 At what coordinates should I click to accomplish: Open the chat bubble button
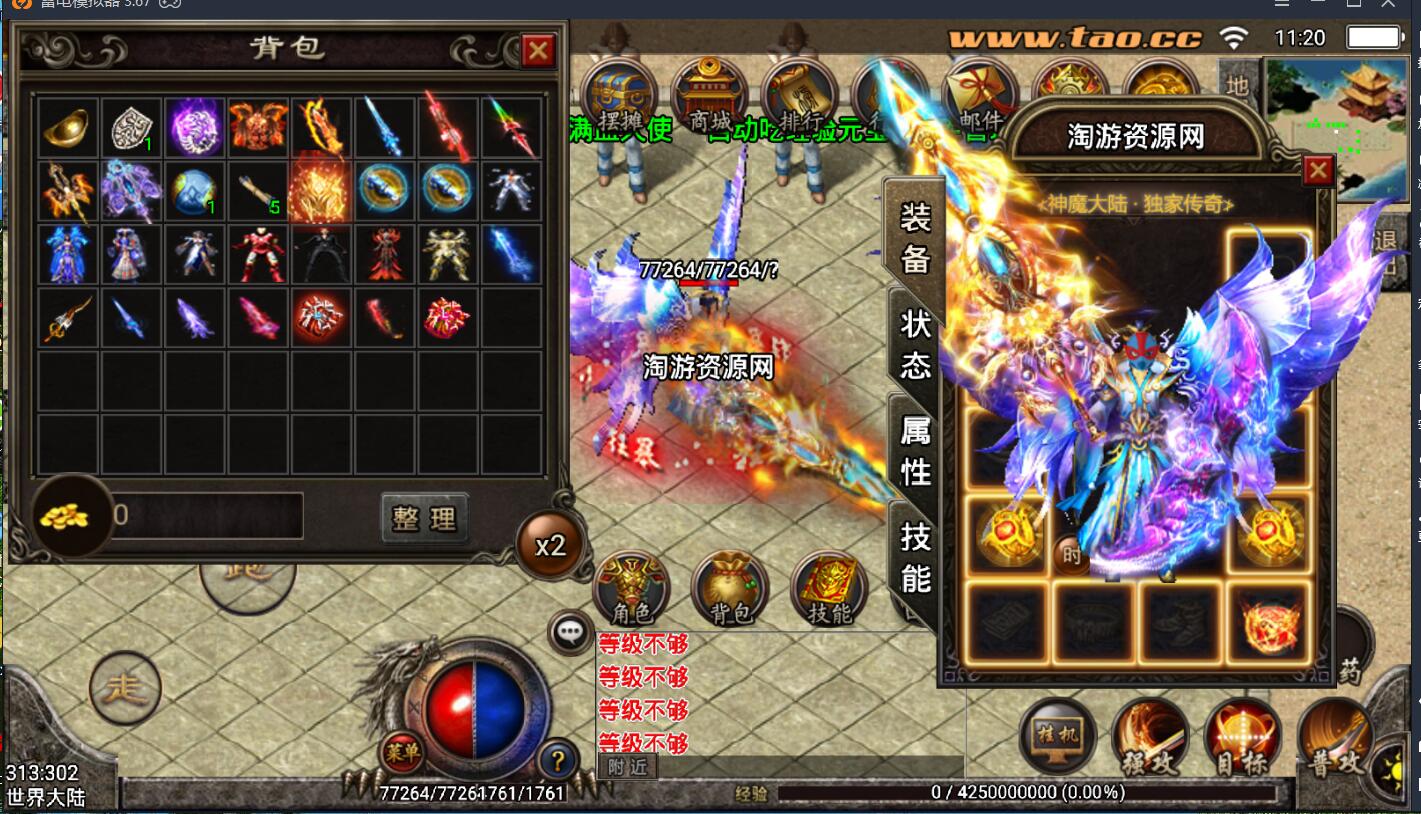(x=571, y=631)
